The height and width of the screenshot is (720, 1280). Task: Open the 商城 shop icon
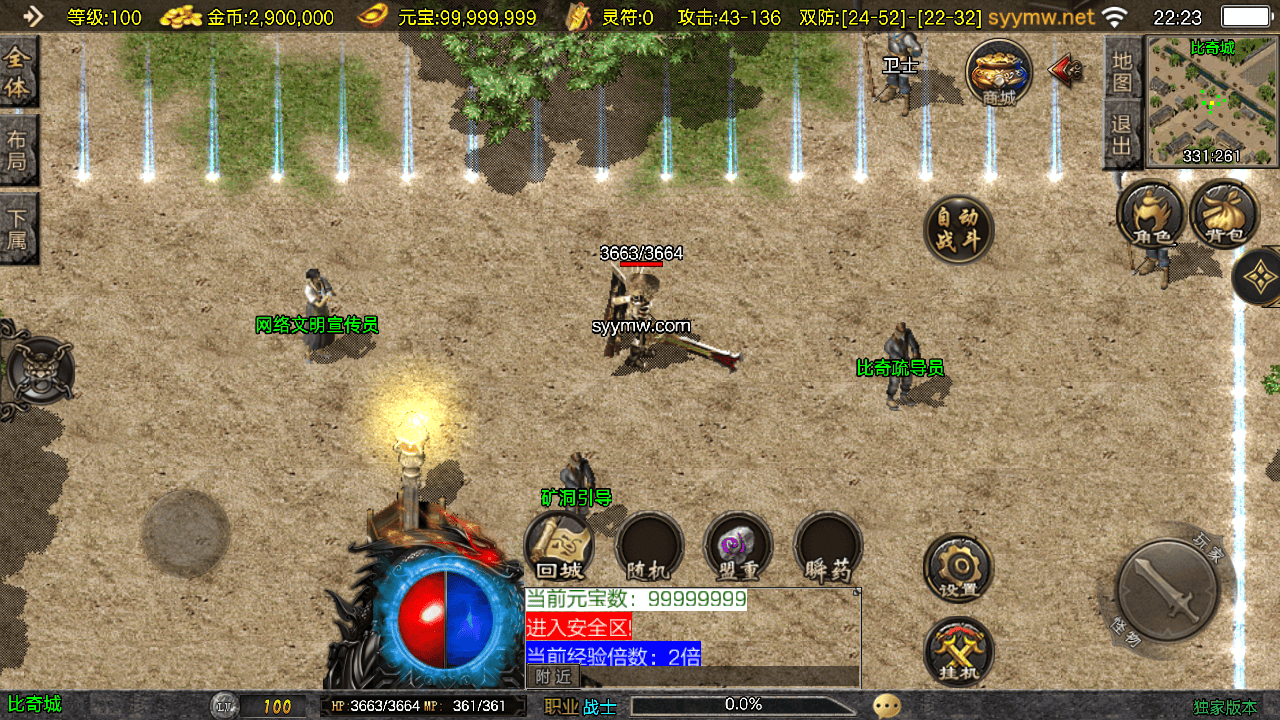pyautogui.click(x=999, y=72)
